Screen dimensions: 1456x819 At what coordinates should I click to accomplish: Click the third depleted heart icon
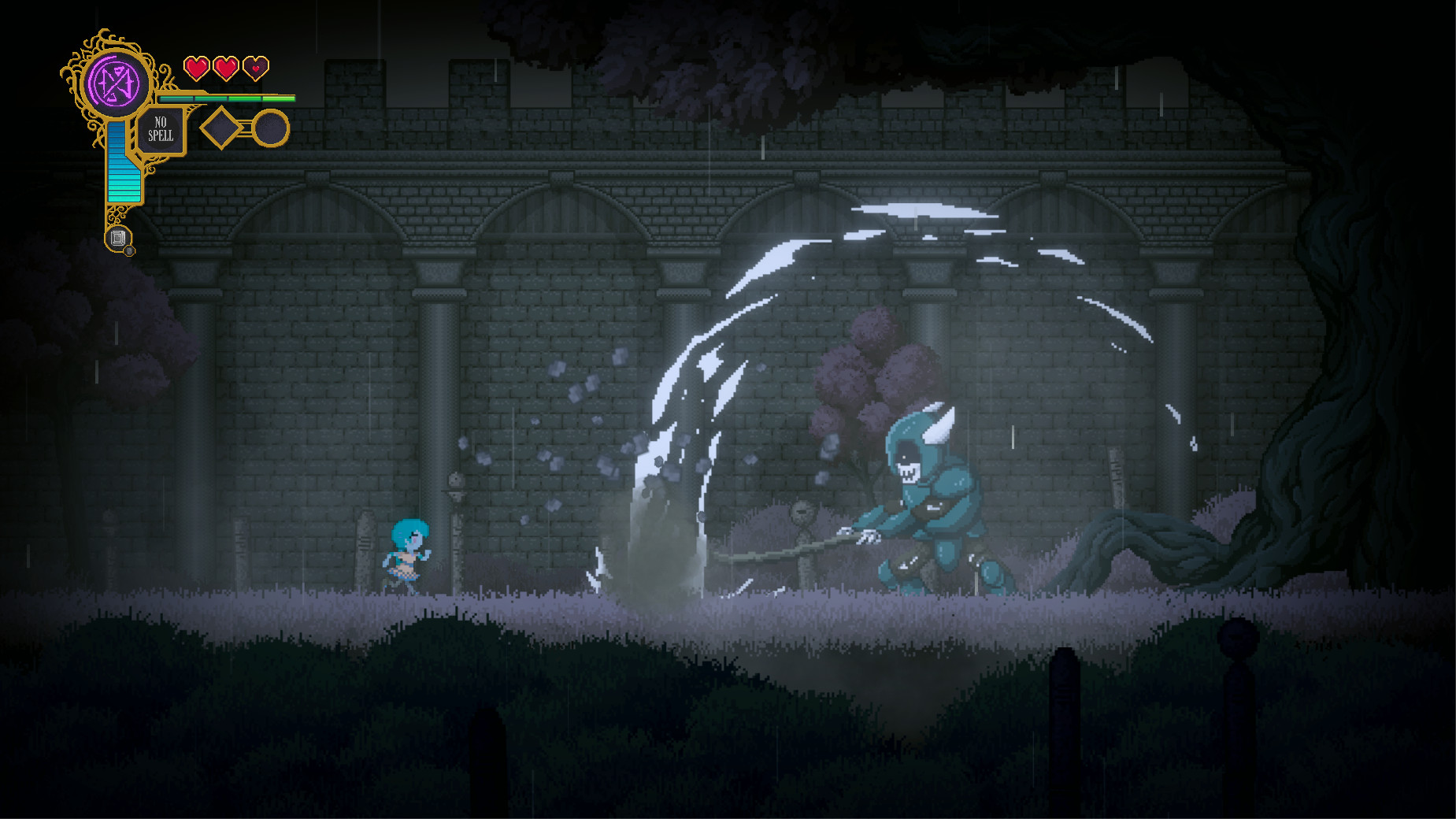[x=256, y=69]
